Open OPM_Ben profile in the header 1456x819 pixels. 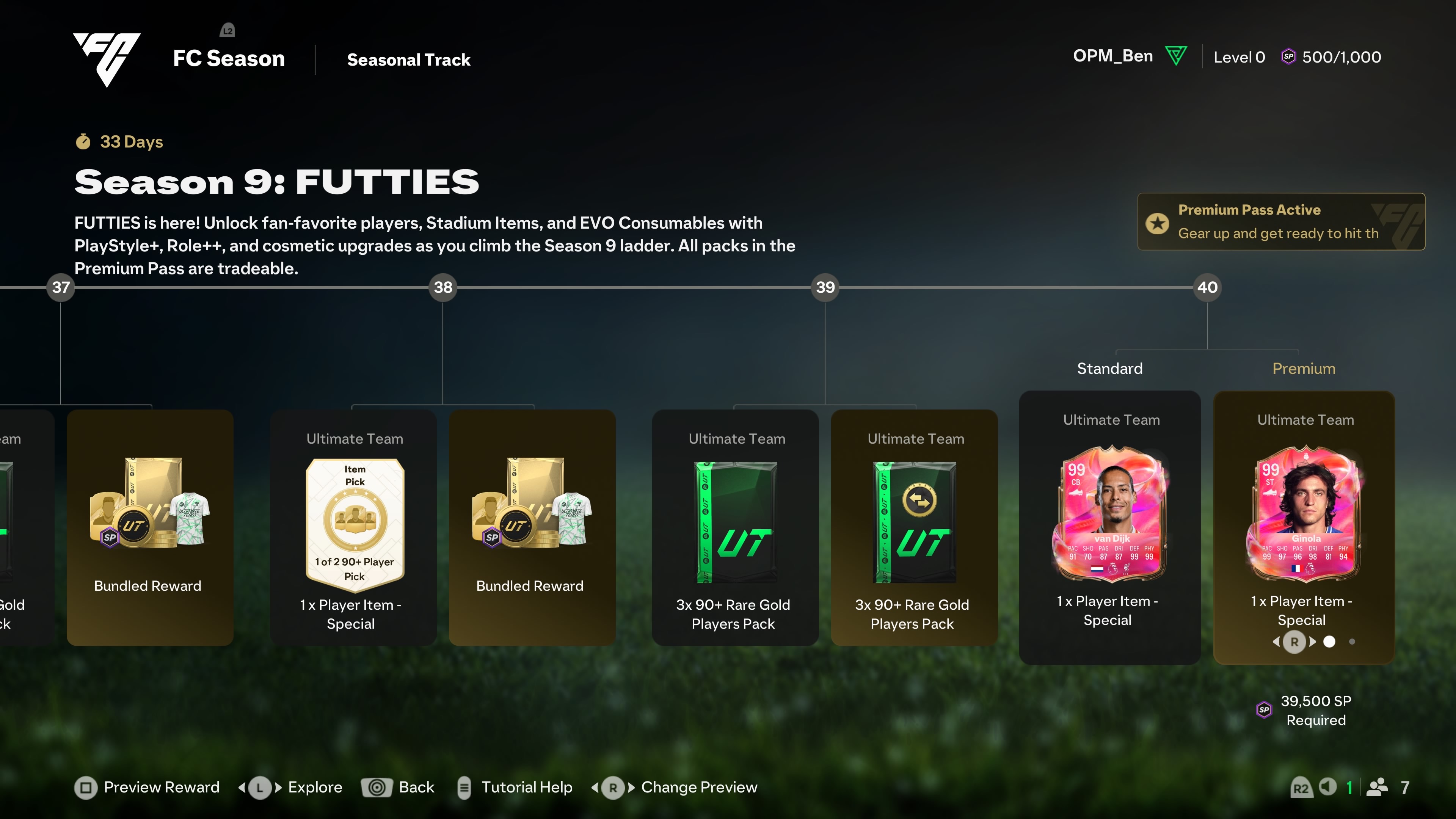pos(1113,55)
